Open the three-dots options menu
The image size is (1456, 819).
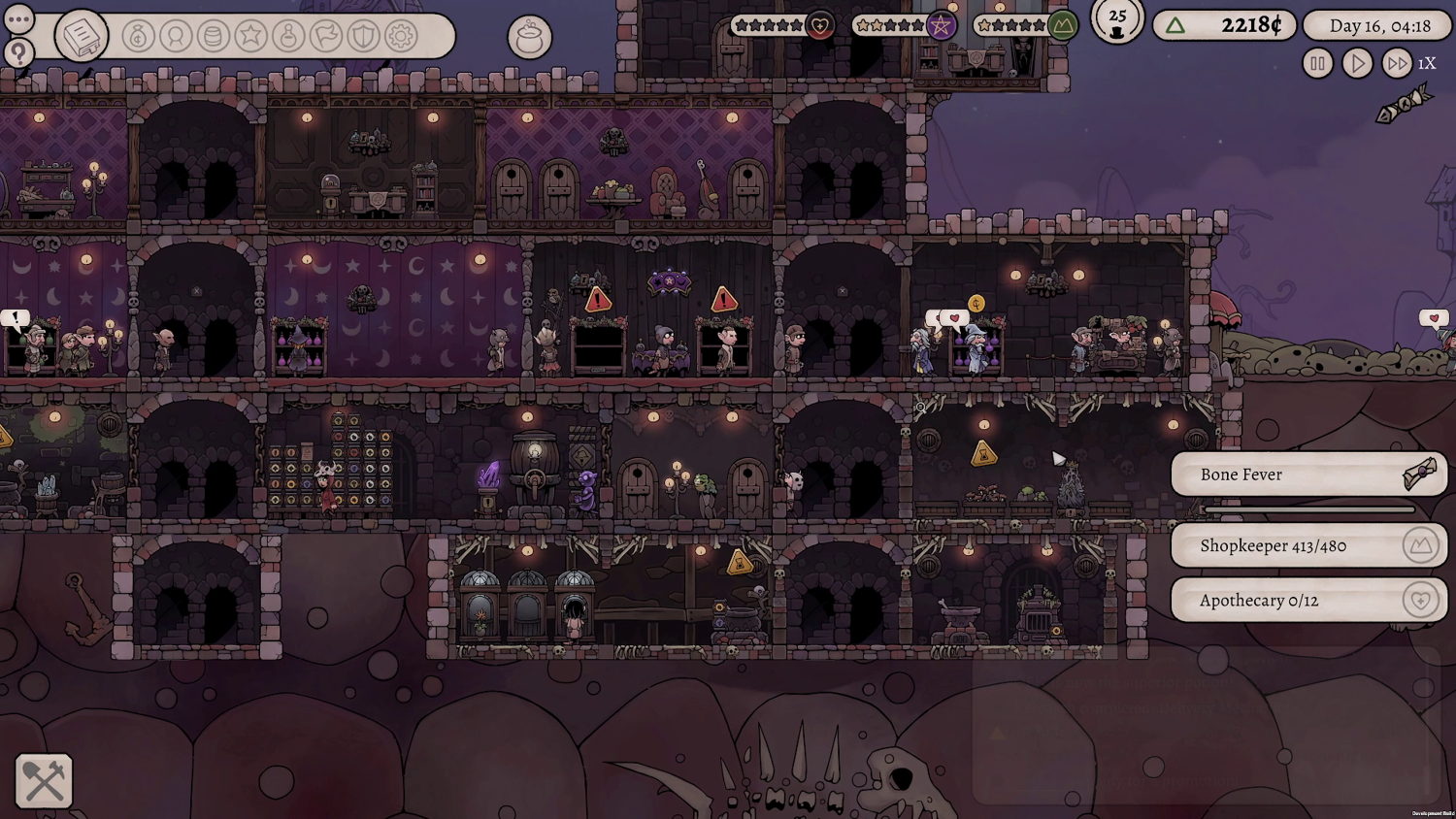click(19, 18)
